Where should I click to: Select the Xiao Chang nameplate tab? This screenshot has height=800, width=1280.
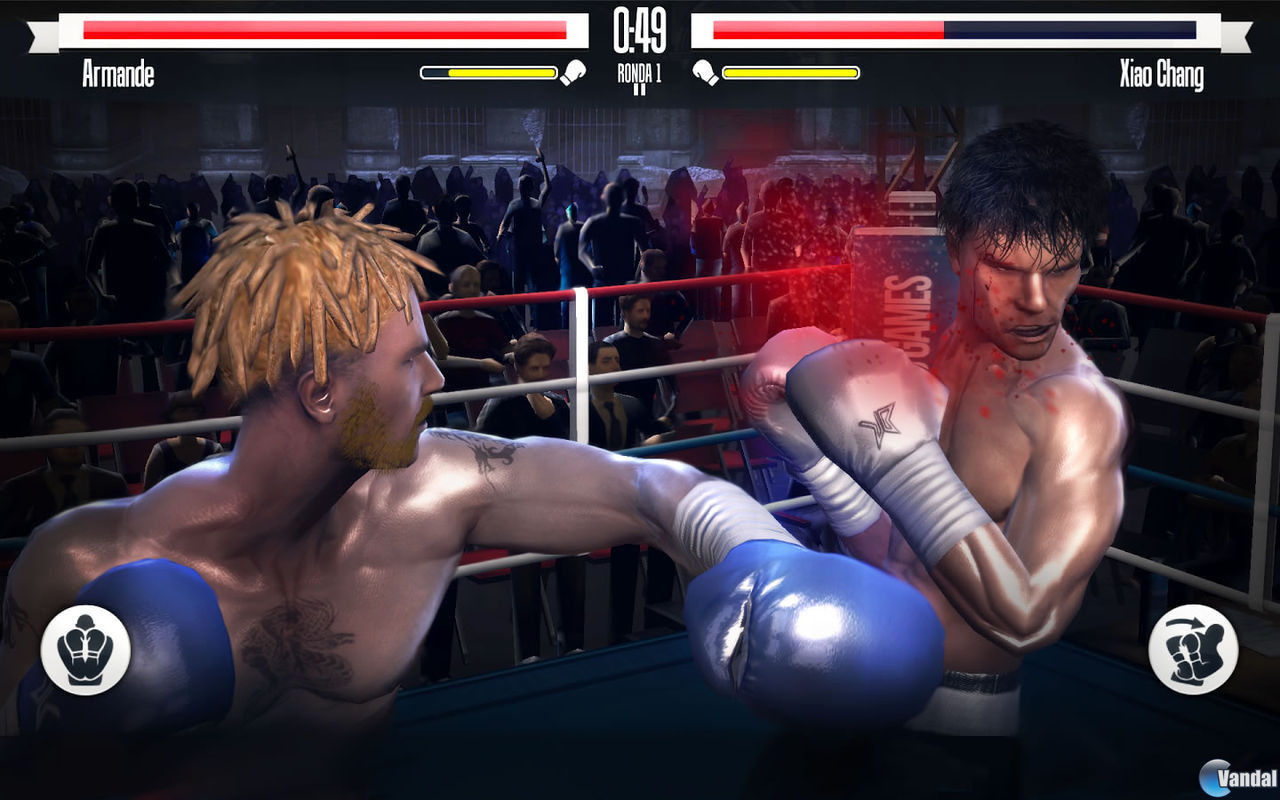[x=1163, y=72]
